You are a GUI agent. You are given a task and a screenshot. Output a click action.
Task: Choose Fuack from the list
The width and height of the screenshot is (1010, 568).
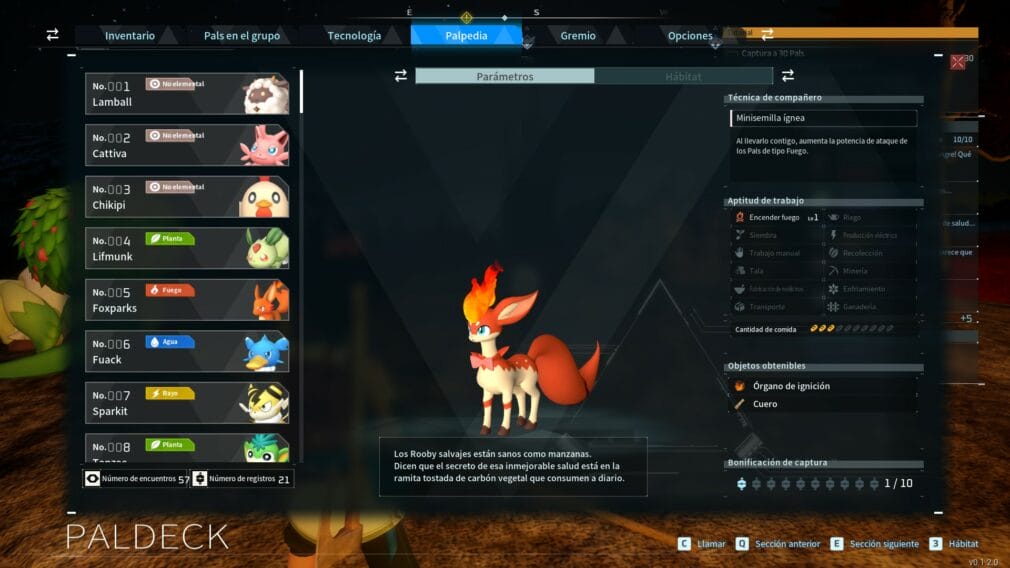click(187, 351)
